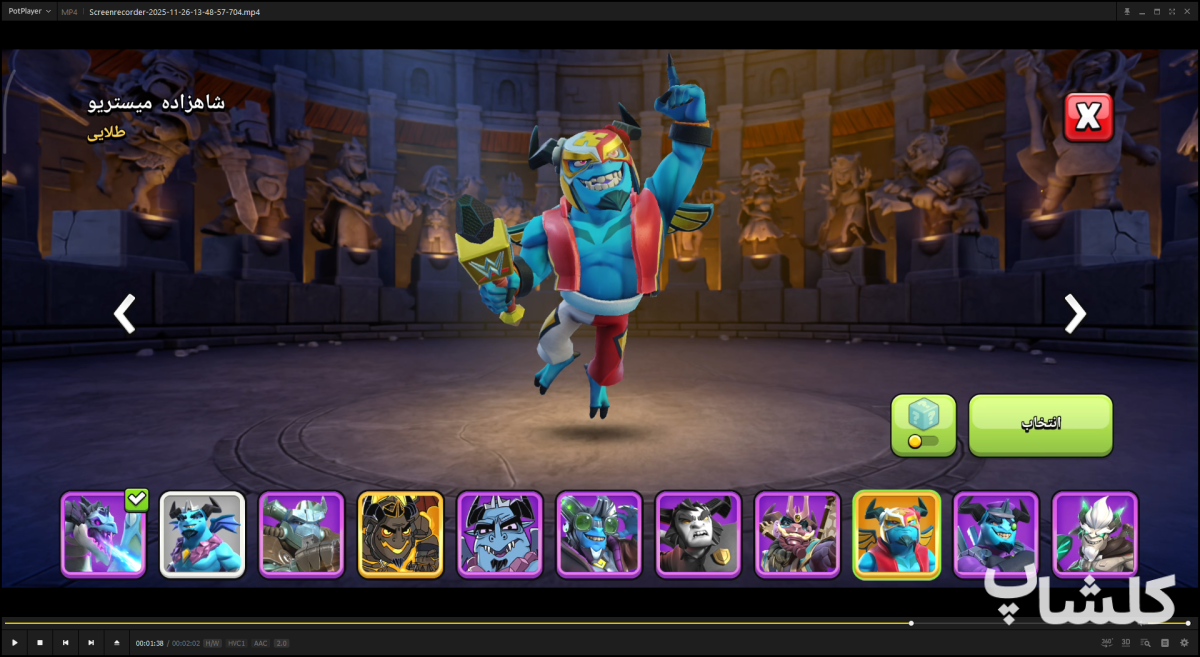Pick the stone armored knight skin

[x=301, y=534]
